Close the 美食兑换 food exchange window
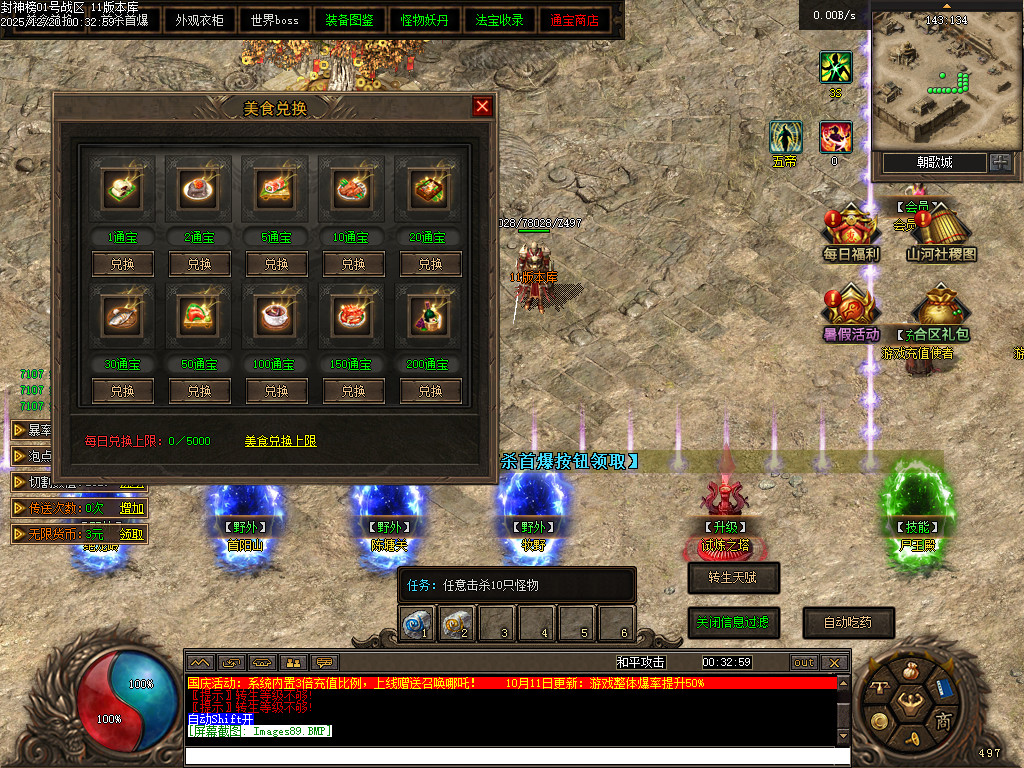The image size is (1024, 768). tap(482, 107)
